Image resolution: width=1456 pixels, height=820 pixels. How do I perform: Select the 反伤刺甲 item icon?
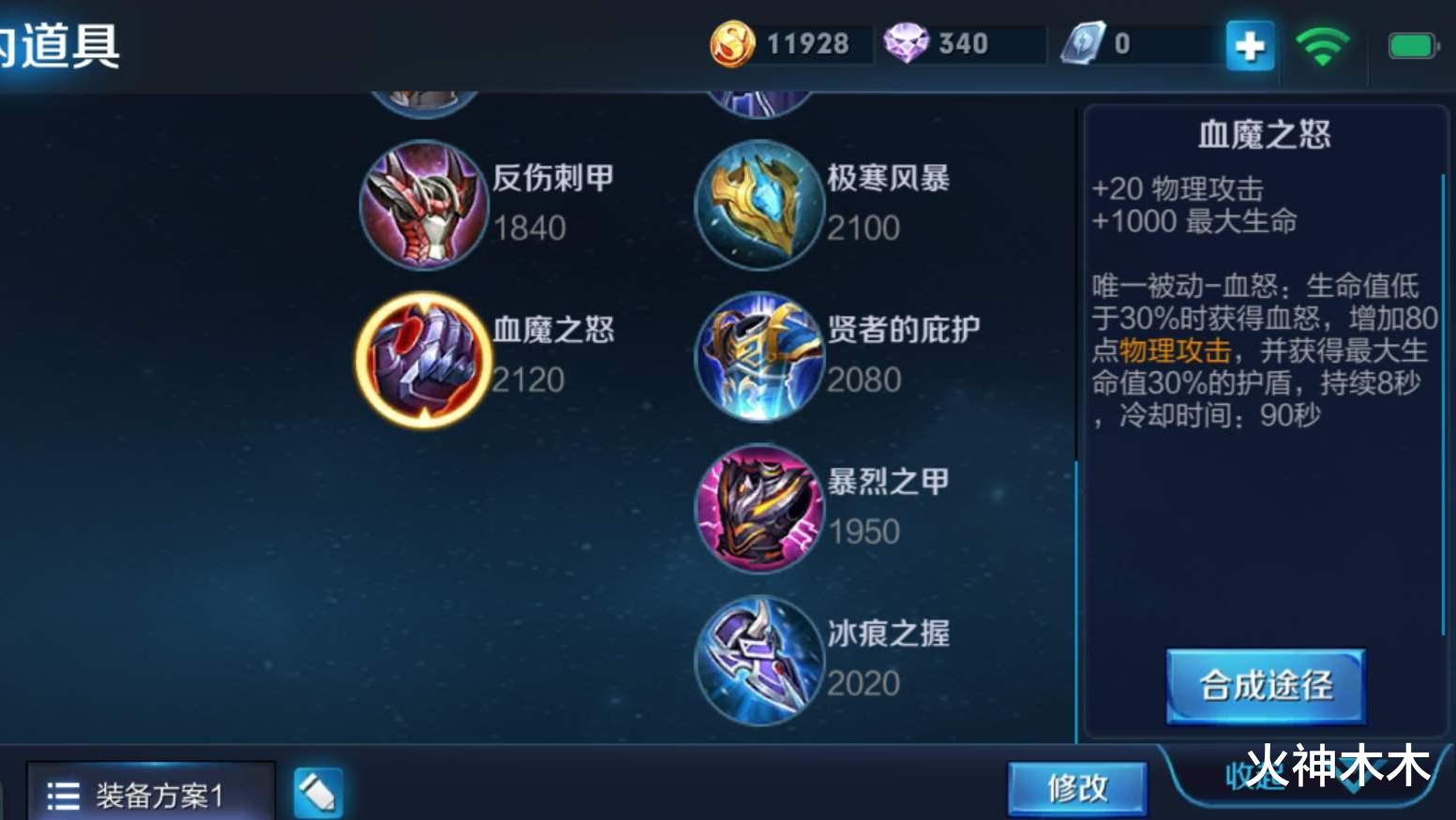424,206
